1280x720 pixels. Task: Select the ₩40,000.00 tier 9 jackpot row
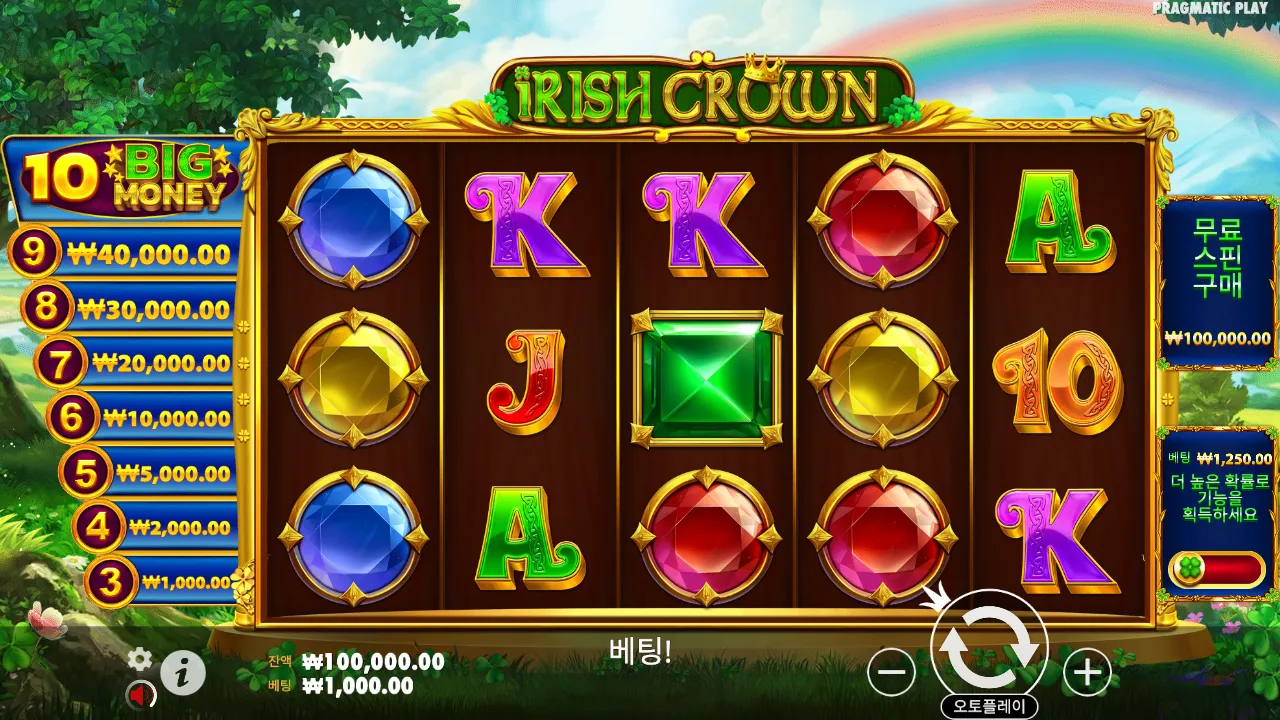pos(130,253)
